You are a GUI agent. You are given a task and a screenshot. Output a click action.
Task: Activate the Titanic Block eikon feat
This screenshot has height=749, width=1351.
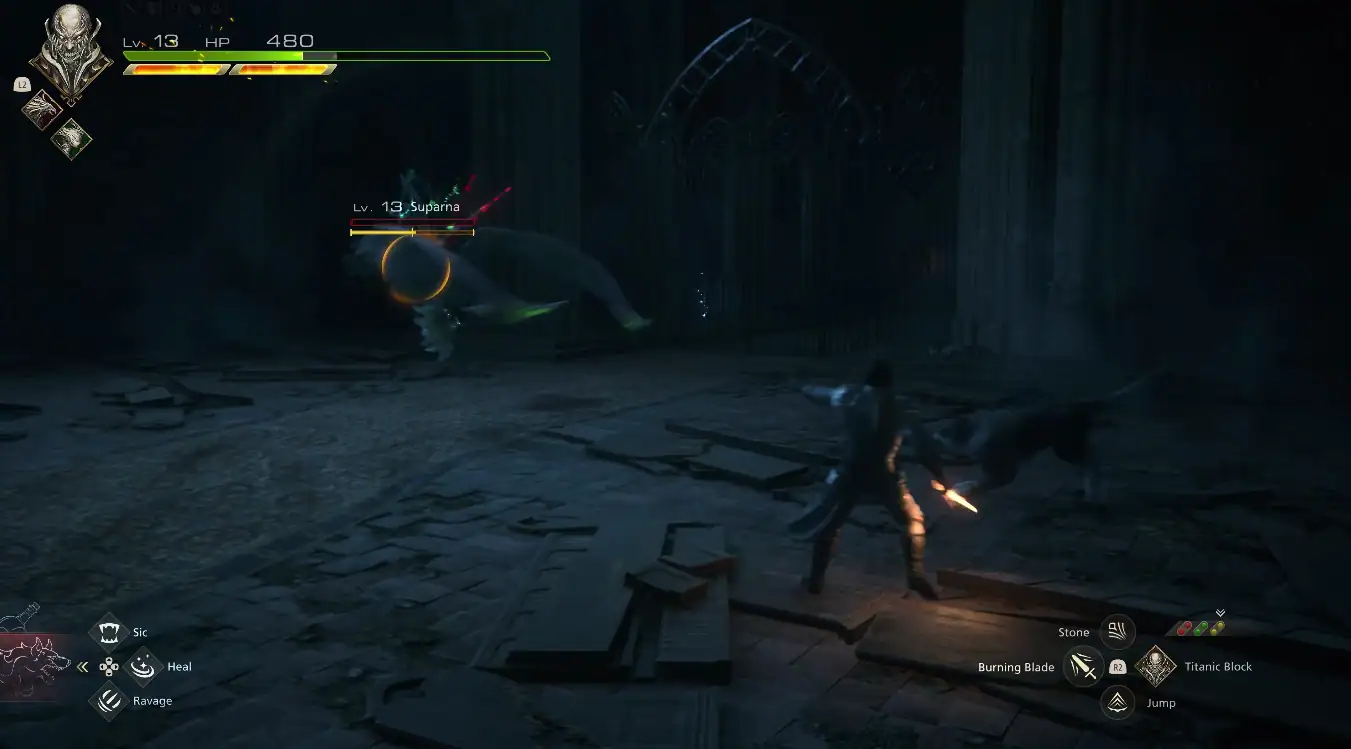pyautogui.click(x=1155, y=667)
